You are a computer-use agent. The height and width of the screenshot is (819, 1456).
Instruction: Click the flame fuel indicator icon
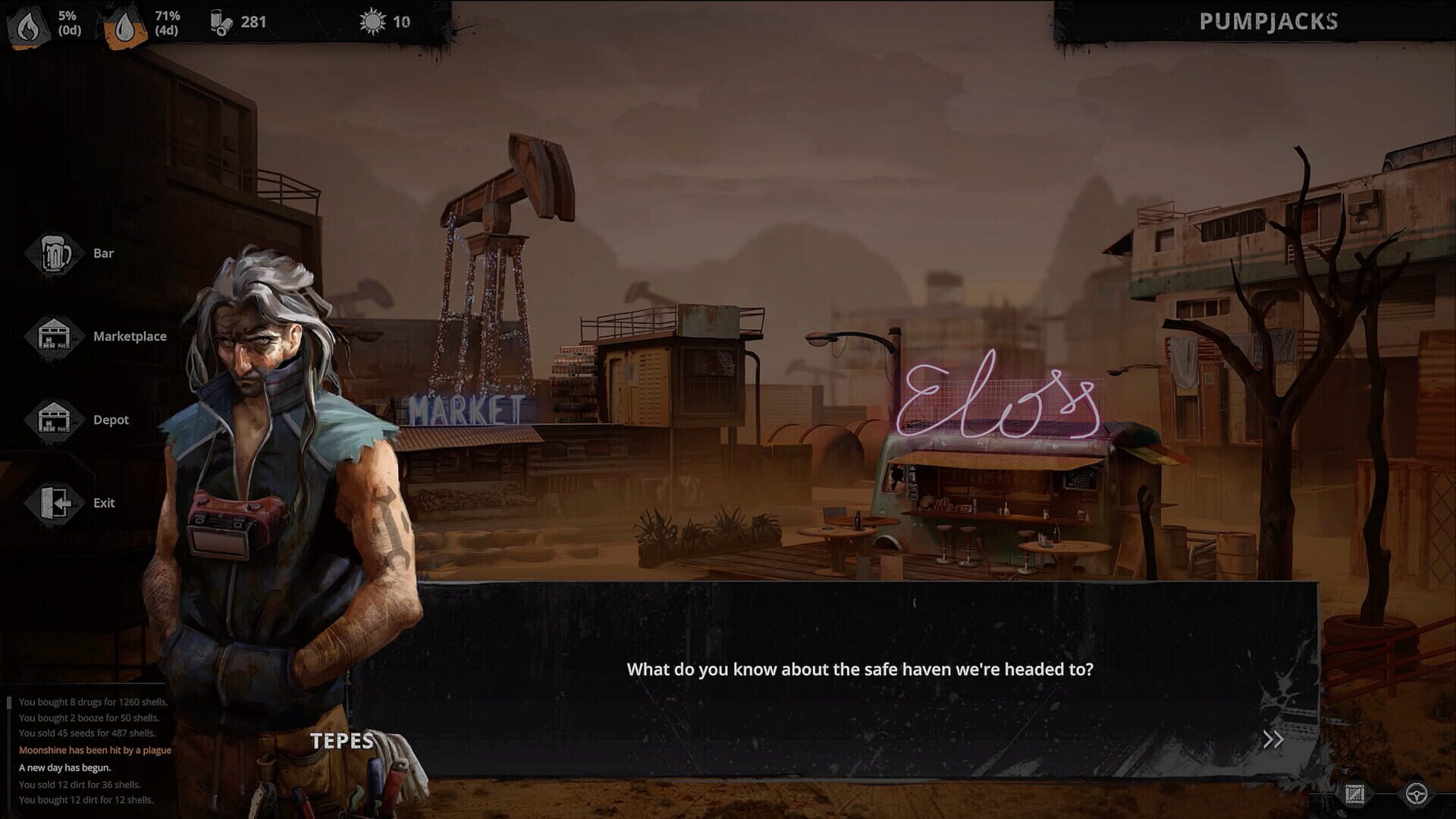(x=27, y=23)
